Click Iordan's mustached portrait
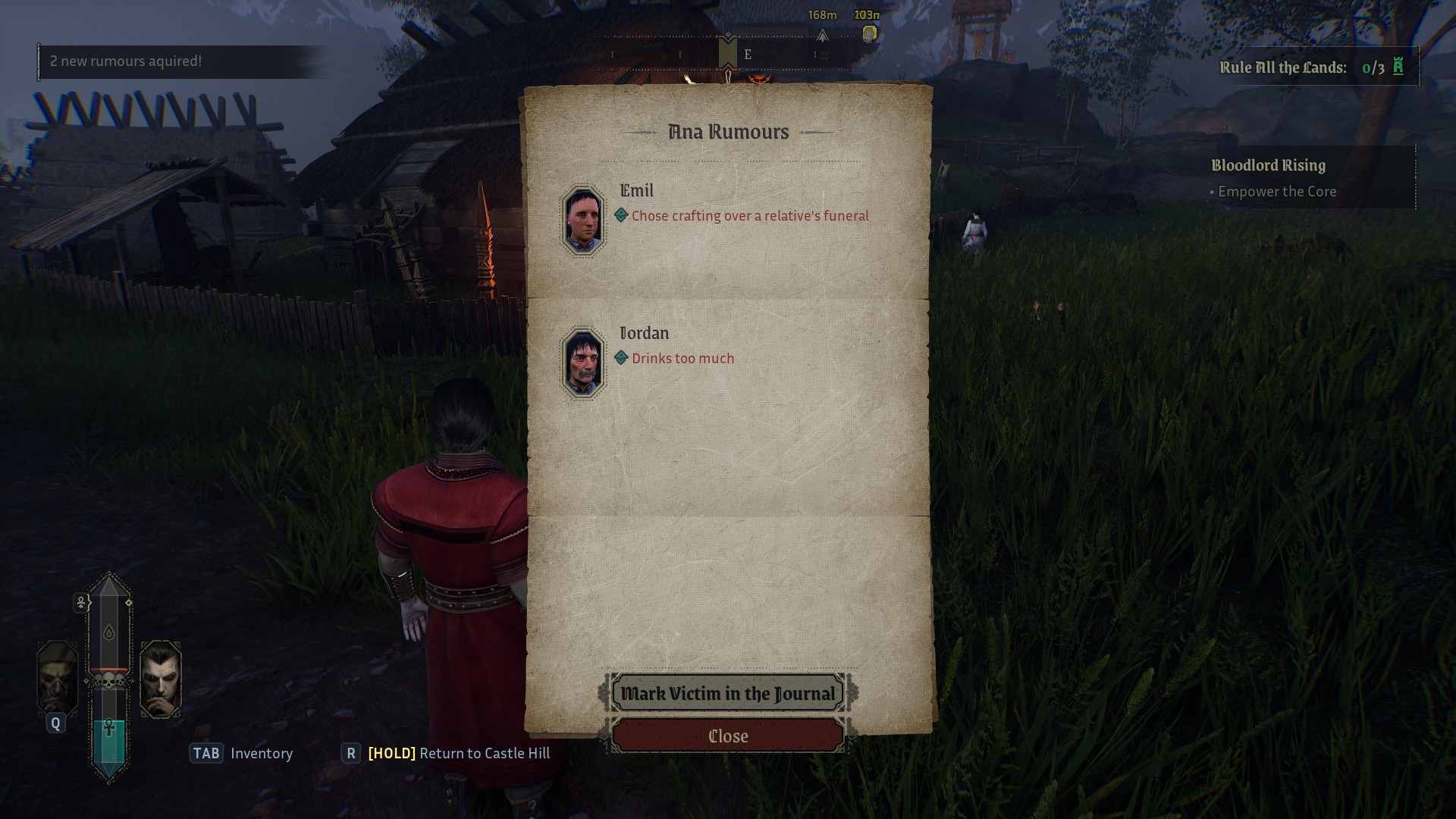1456x819 pixels. [582, 363]
